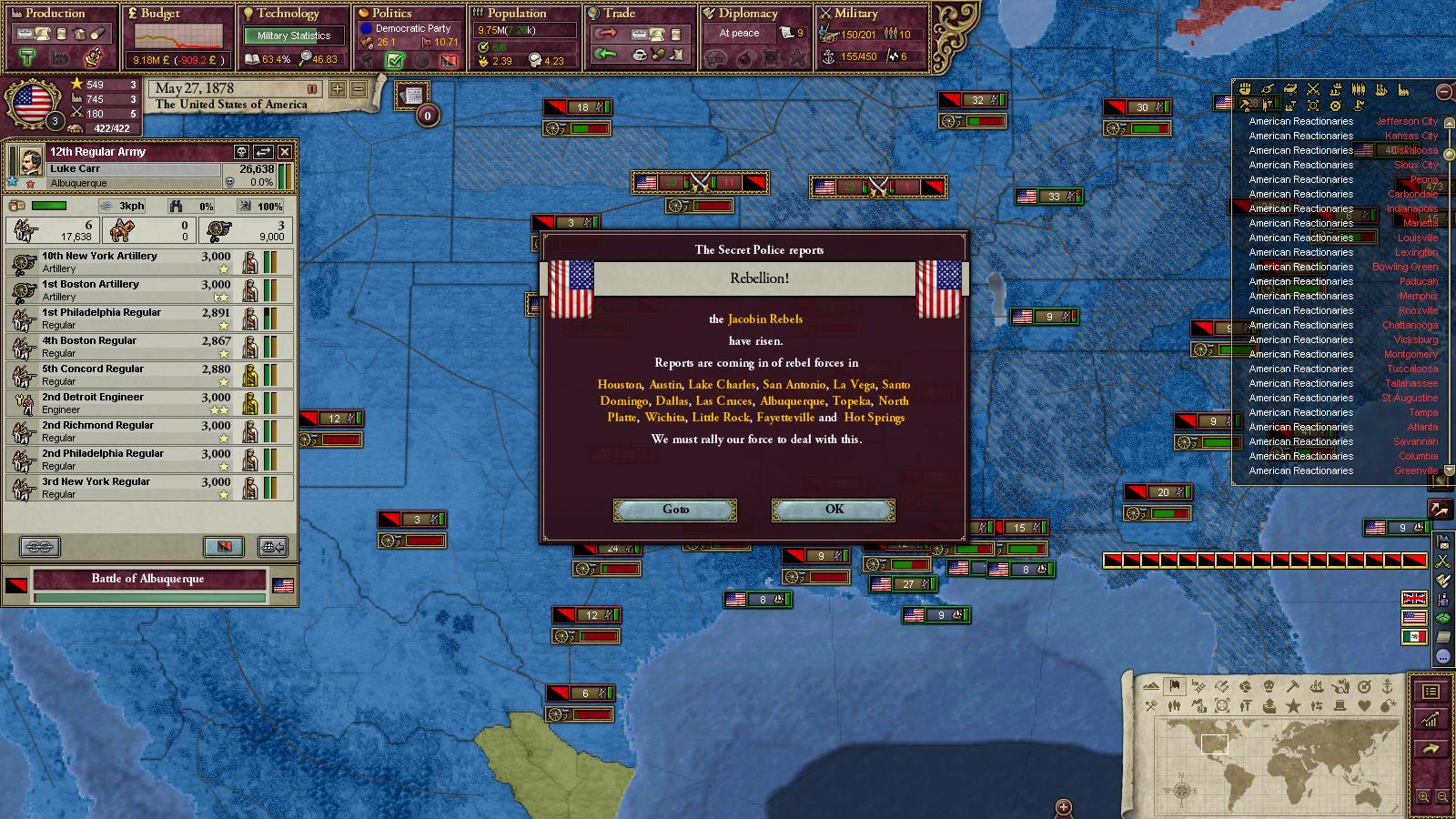Screen dimensions: 1456x819
Task: Close the 12th Regular Army panel
Action: coord(285,152)
